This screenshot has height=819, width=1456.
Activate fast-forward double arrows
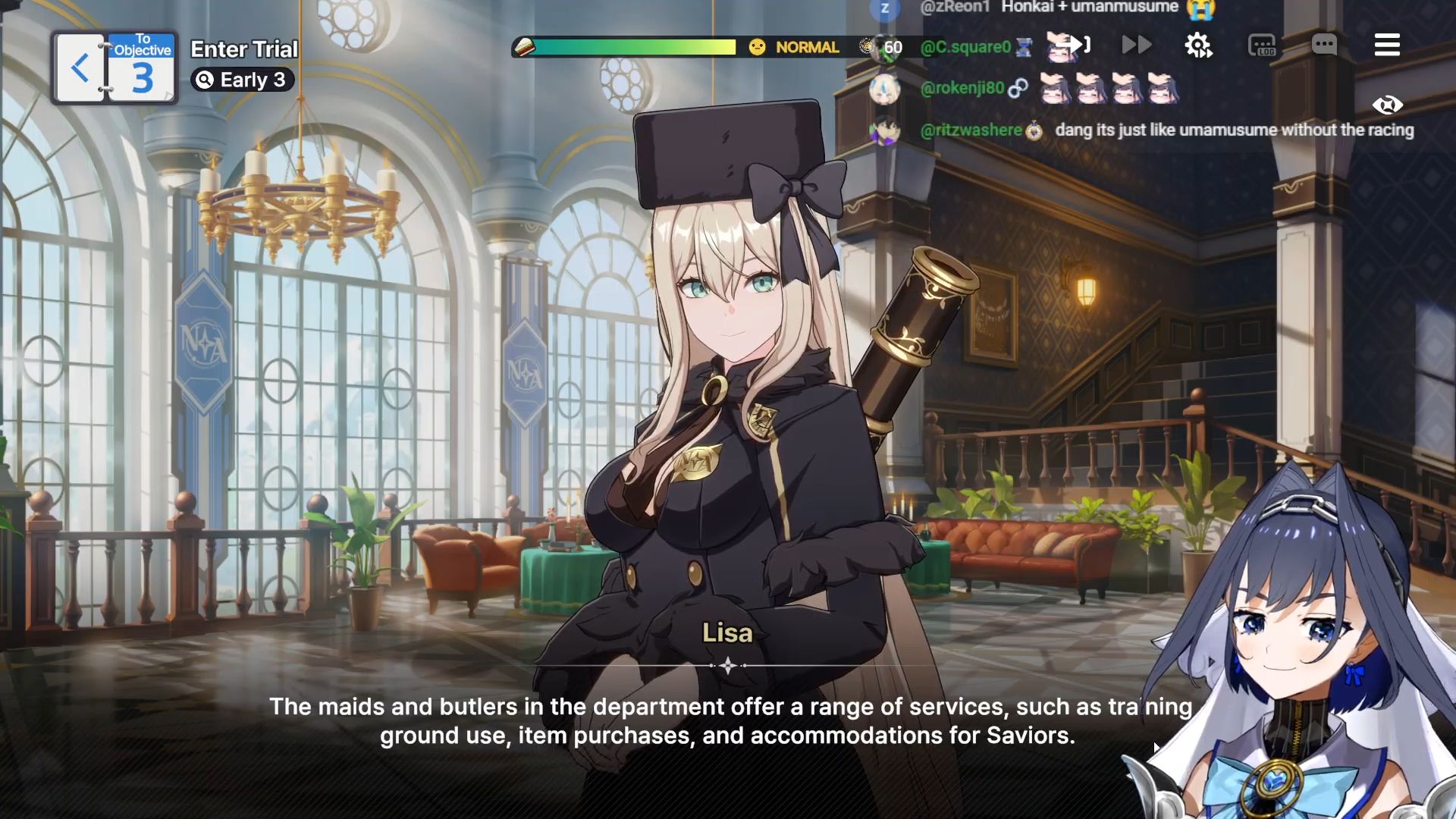pos(1137,45)
